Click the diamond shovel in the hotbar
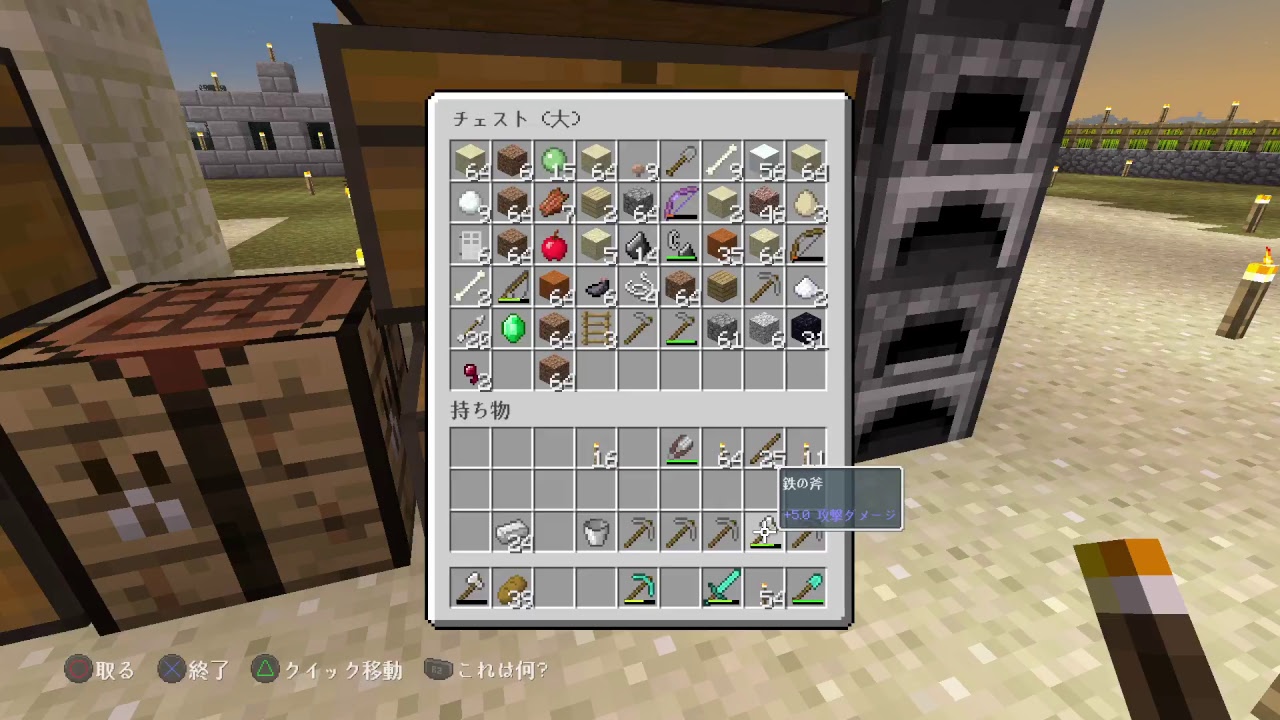Image resolution: width=1280 pixels, height=720 pixels. 807,588
